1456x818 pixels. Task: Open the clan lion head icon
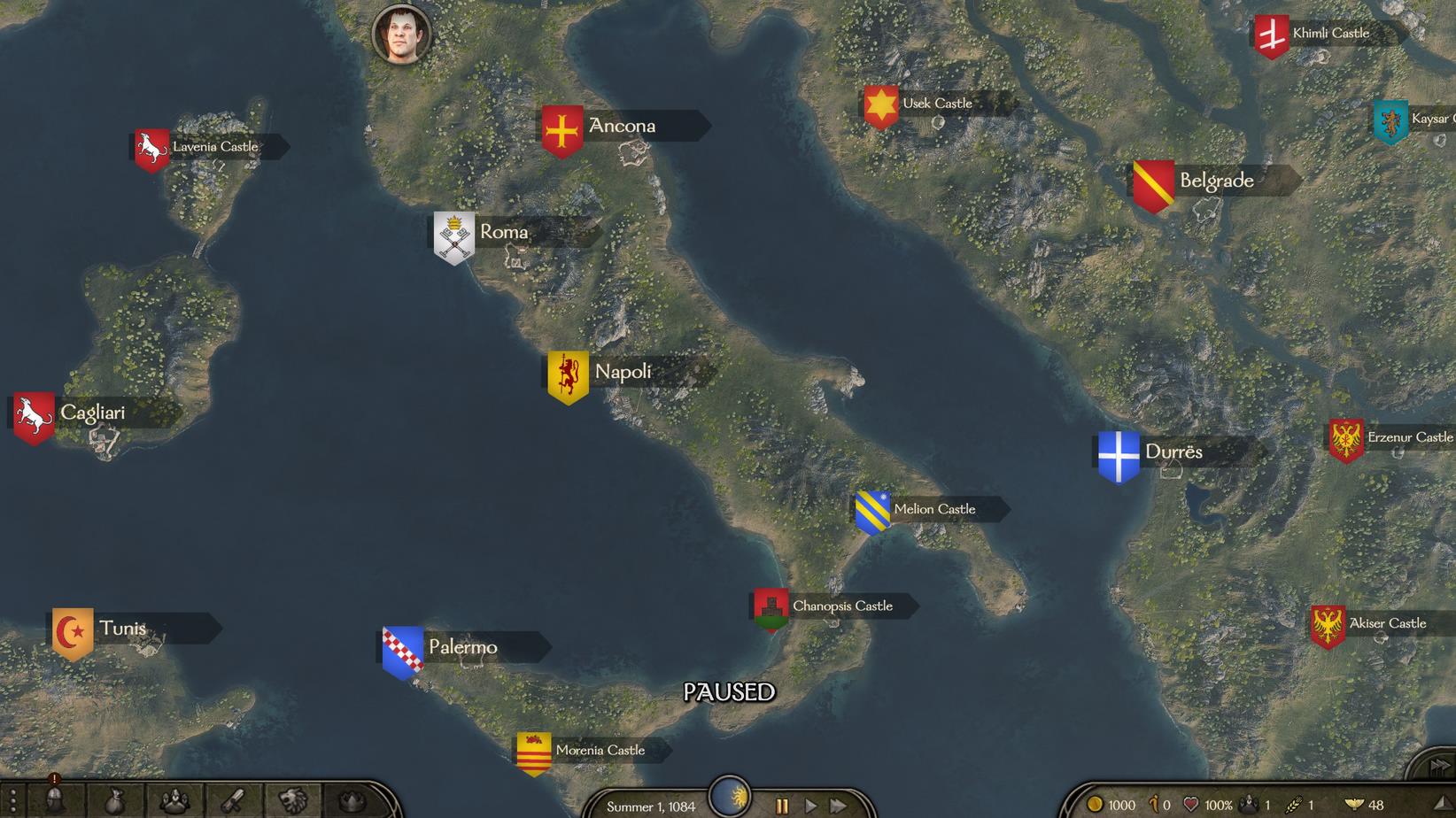coord(292,802)
